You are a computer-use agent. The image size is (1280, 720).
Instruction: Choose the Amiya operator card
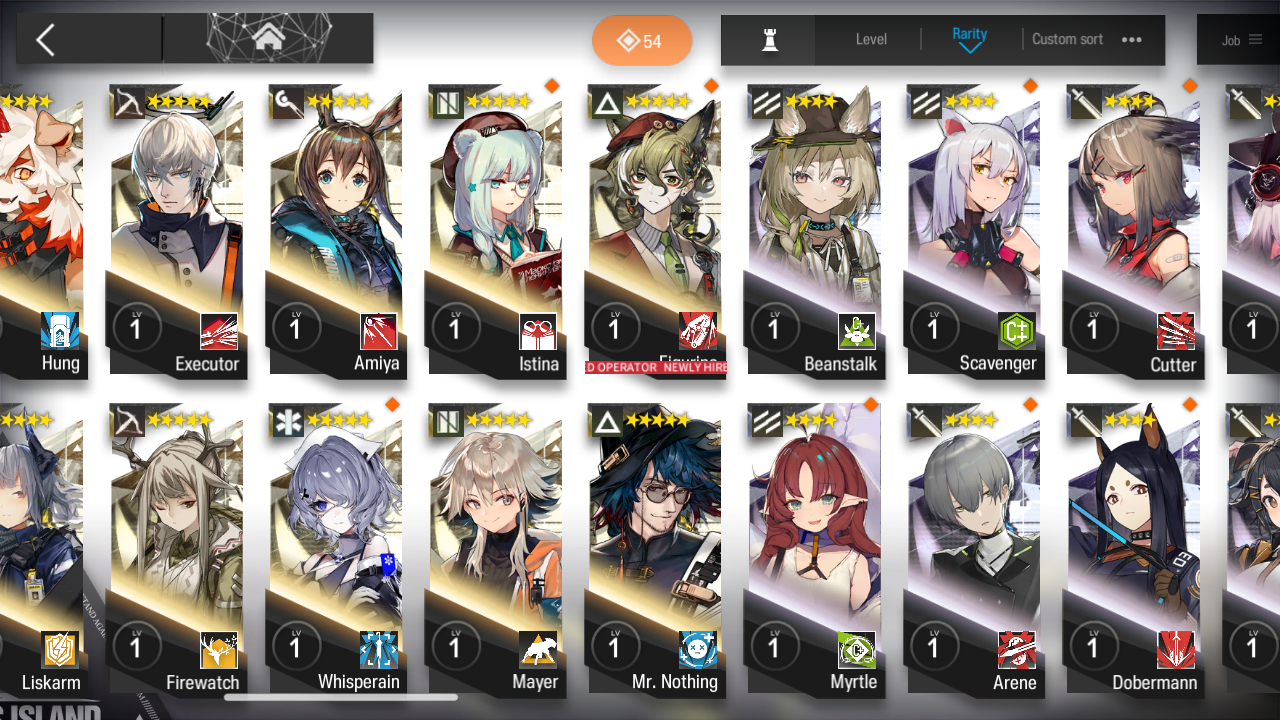click(336, 230)
